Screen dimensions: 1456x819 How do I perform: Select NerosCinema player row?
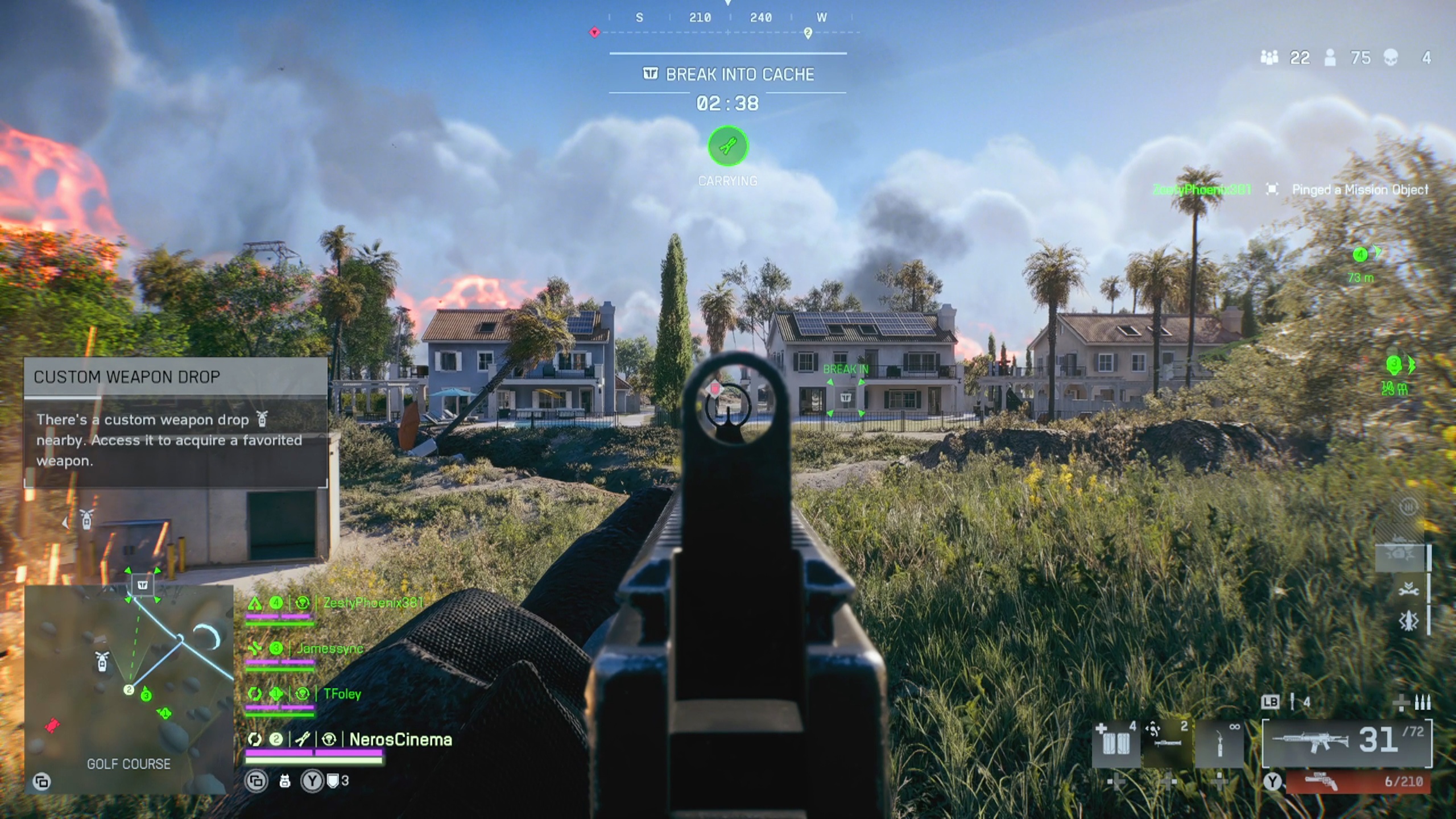coord(400,739)
